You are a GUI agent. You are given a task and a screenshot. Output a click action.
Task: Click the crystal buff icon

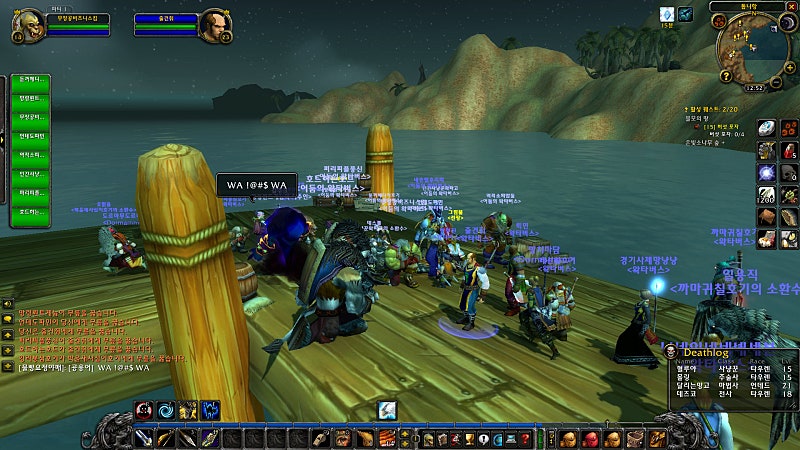tap(665, 14)
